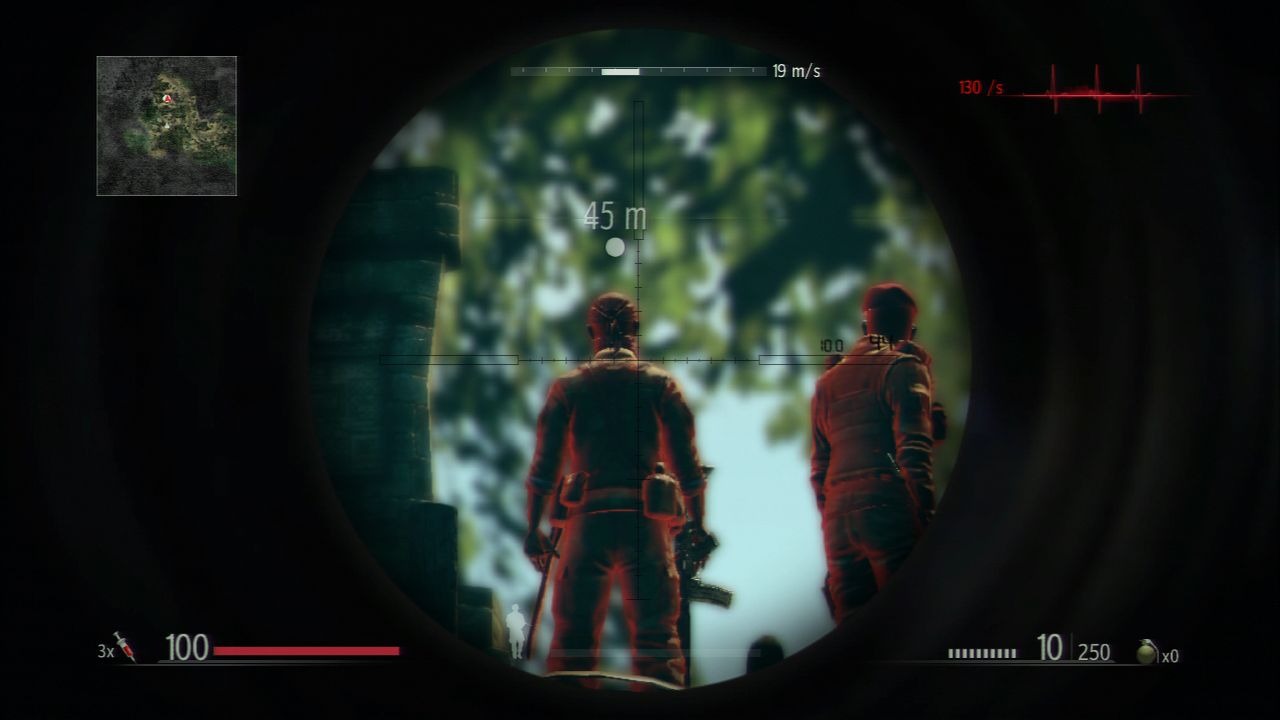This screenshot has width=1280, height=720.
Task: Select the medkit syringe icon
Action: pos(126,647)
